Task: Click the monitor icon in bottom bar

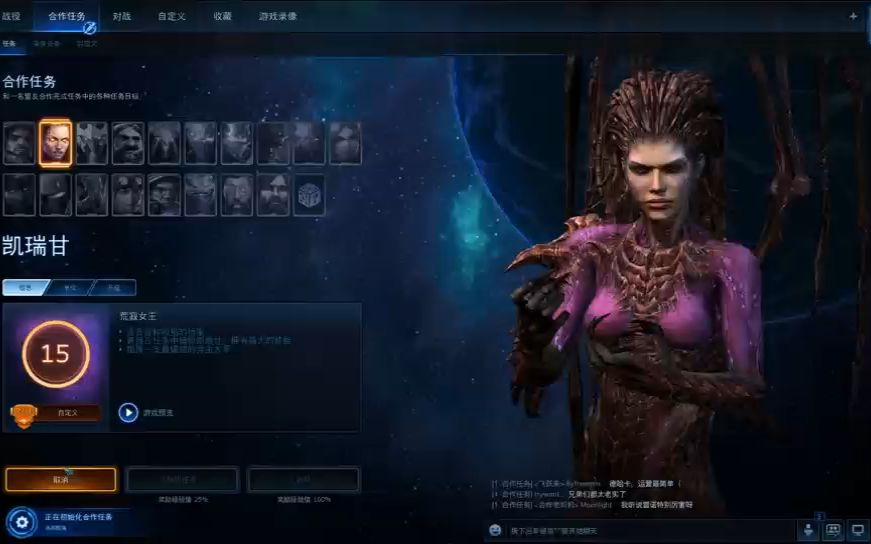Action: point(857,529)
